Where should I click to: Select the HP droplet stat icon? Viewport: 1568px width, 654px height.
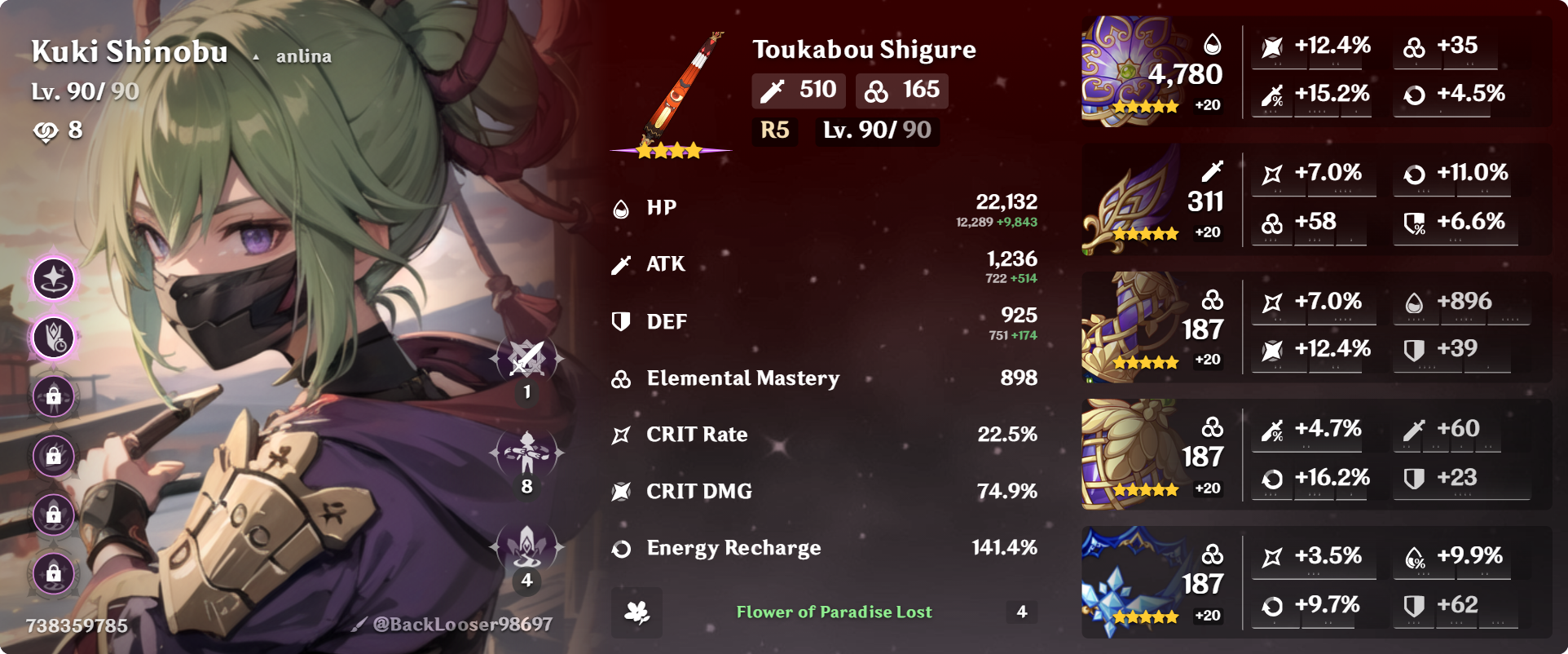click(621, 206)
